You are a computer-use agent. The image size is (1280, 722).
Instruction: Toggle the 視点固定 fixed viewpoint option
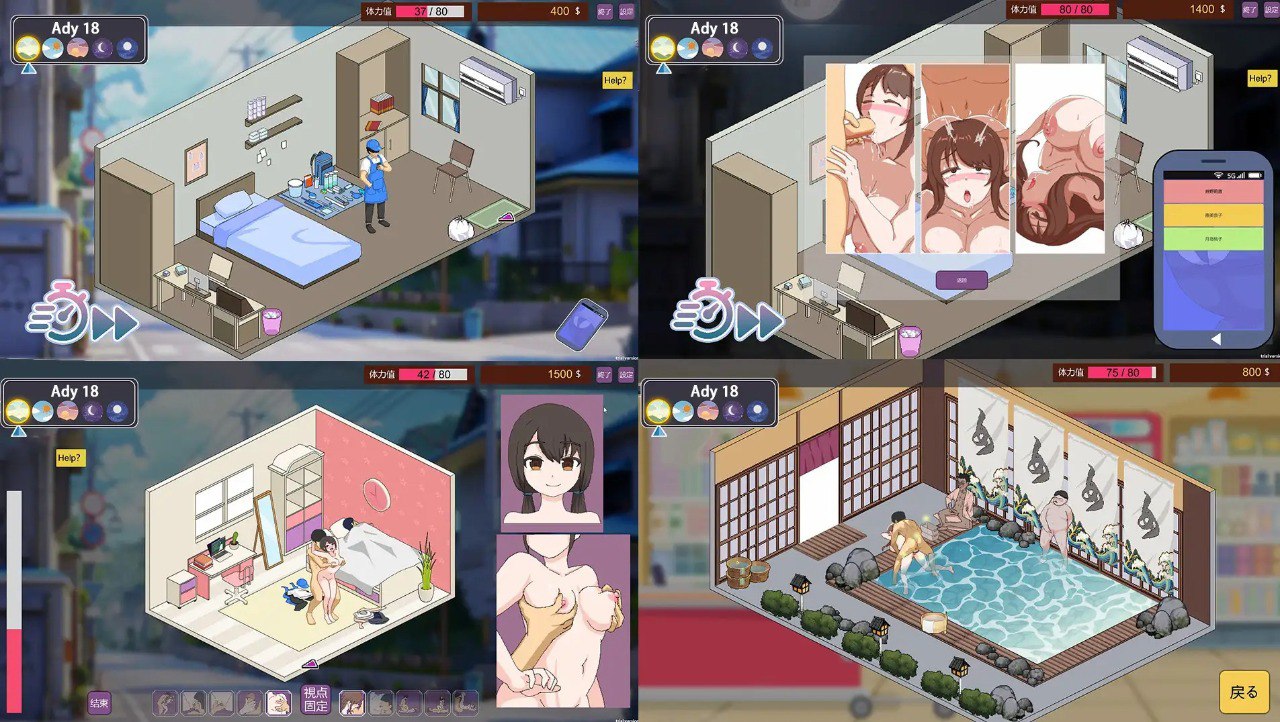[316, 701]
